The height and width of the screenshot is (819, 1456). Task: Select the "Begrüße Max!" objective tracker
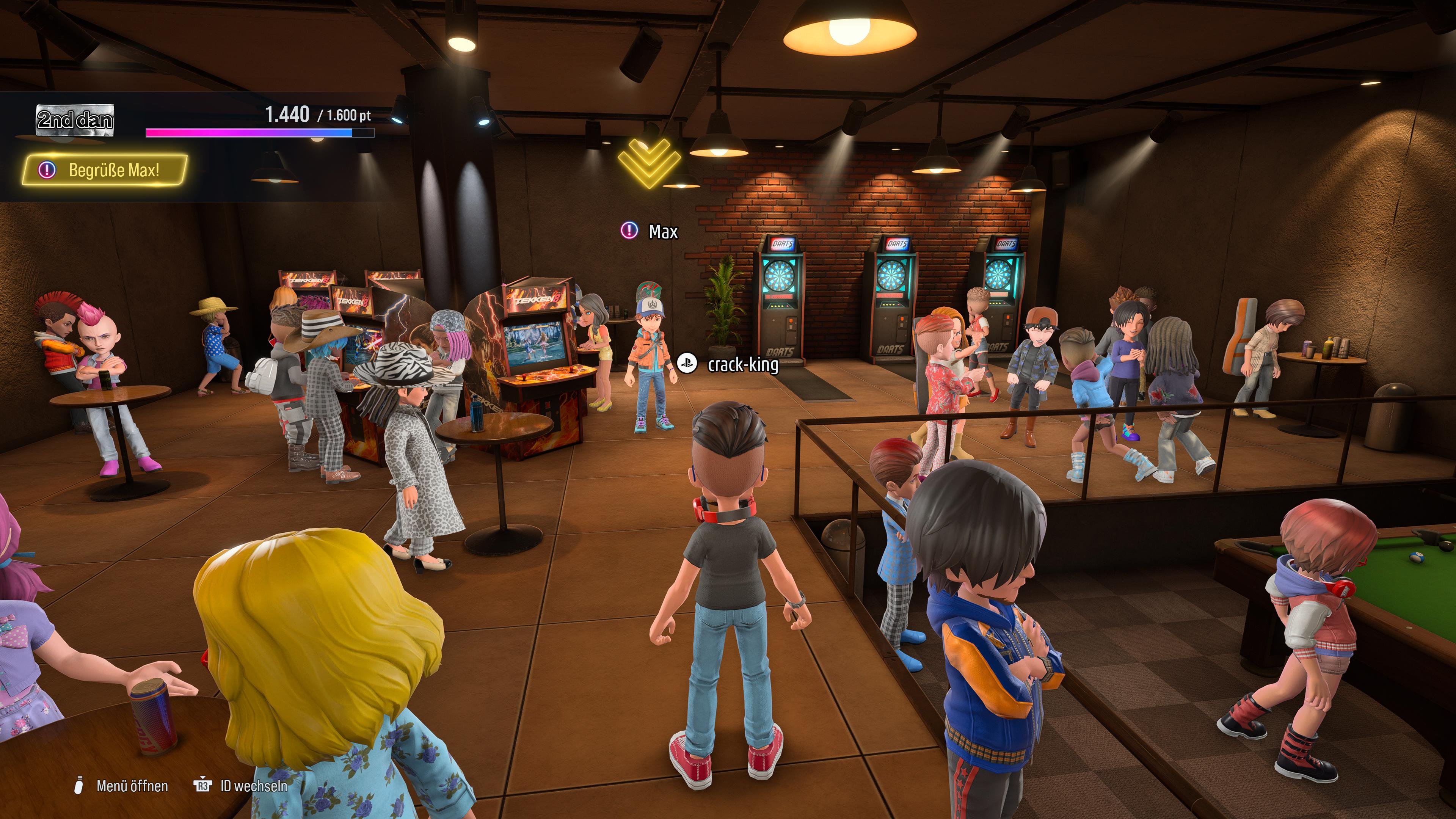[x=105, y=169]
